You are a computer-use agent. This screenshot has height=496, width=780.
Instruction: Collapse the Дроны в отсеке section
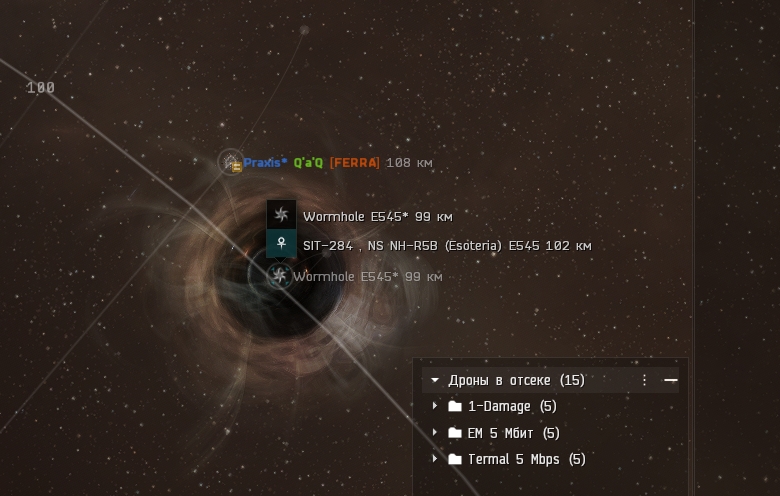(x=435, y=381)
